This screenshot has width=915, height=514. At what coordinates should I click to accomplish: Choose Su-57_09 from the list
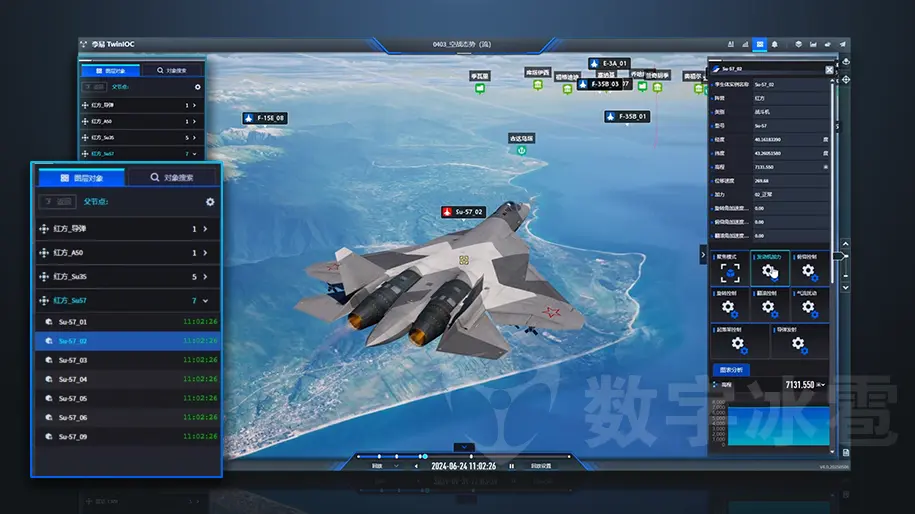pos(73,437)
